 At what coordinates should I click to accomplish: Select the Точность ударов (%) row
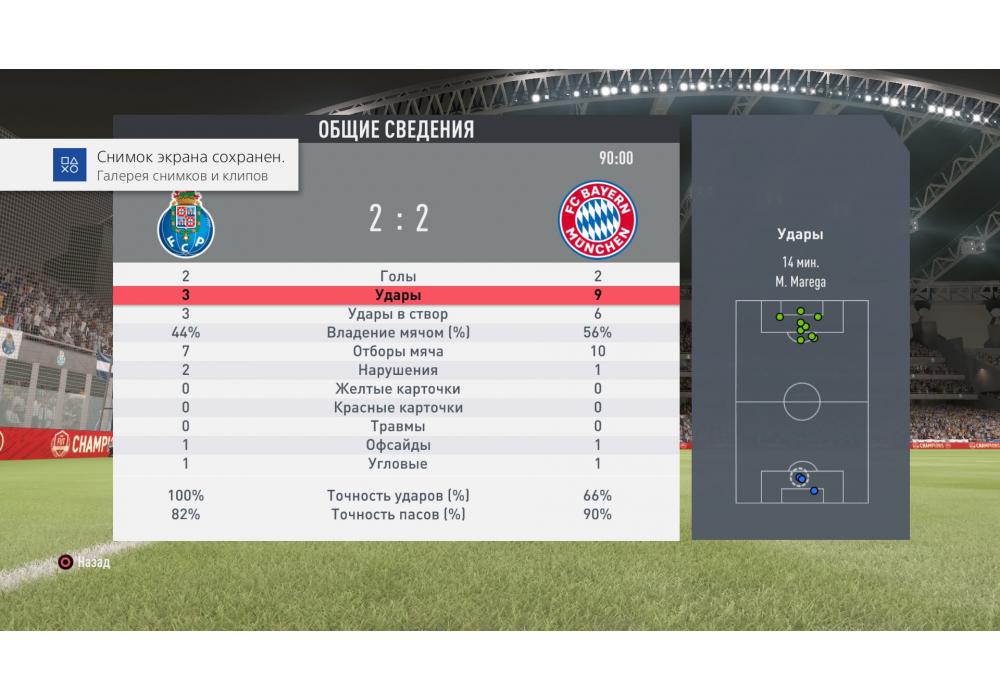(398, 495)
